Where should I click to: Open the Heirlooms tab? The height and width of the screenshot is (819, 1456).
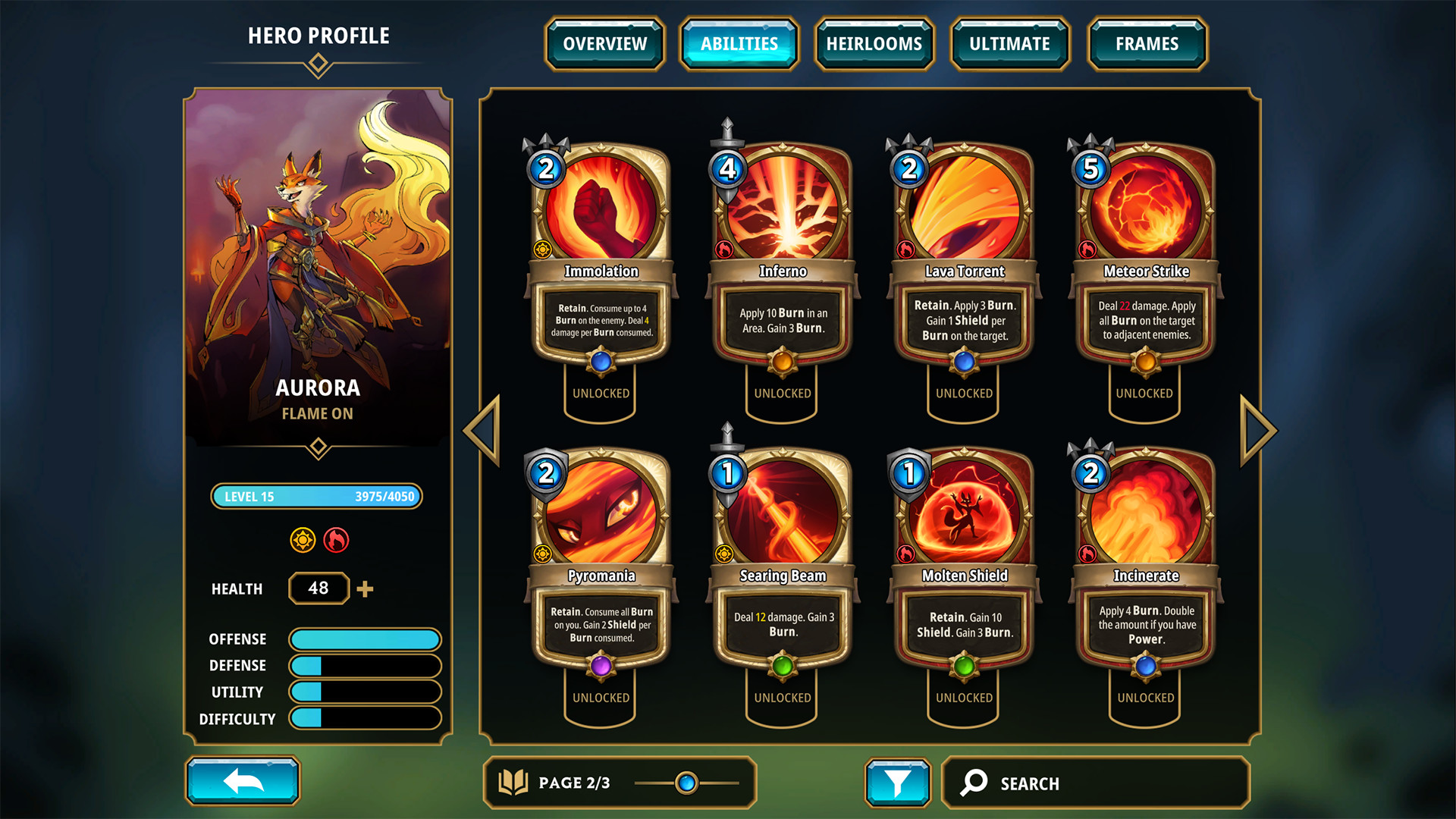(x=874, y=44)
